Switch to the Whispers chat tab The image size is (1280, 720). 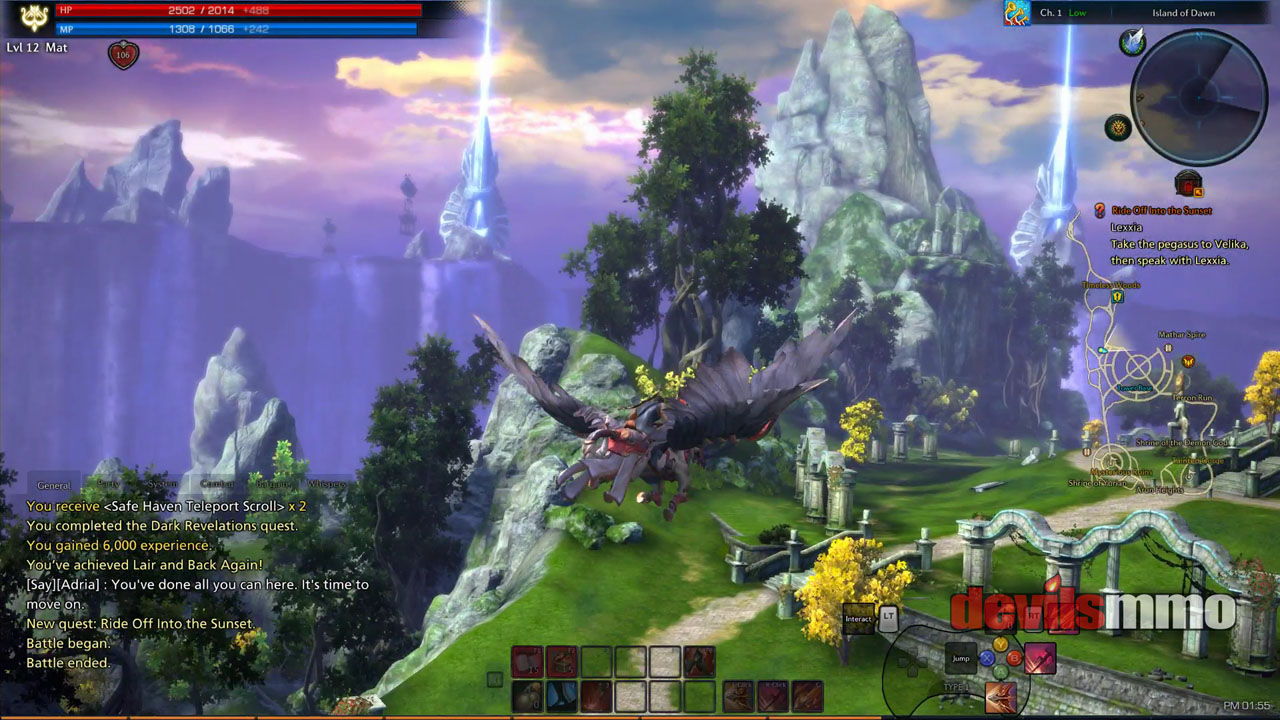(x=326, y=485)
